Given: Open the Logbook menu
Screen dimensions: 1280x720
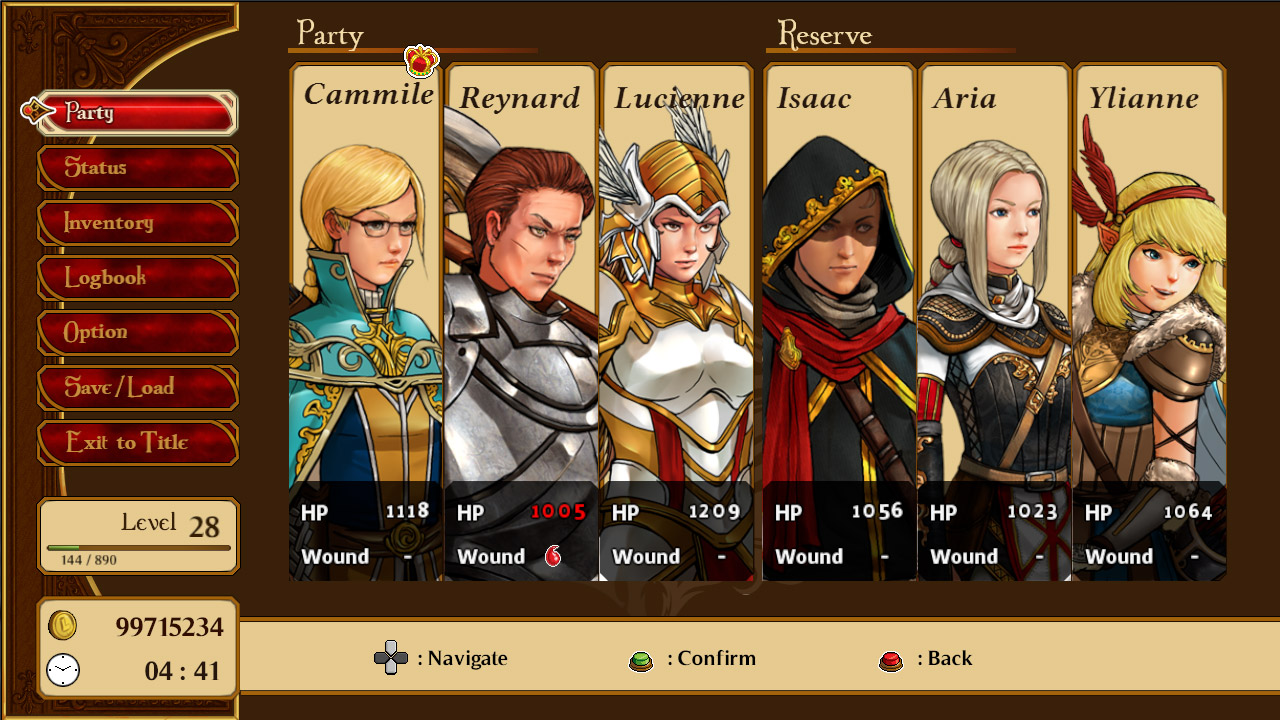Looking at the screenshot, I should [137, 278].
